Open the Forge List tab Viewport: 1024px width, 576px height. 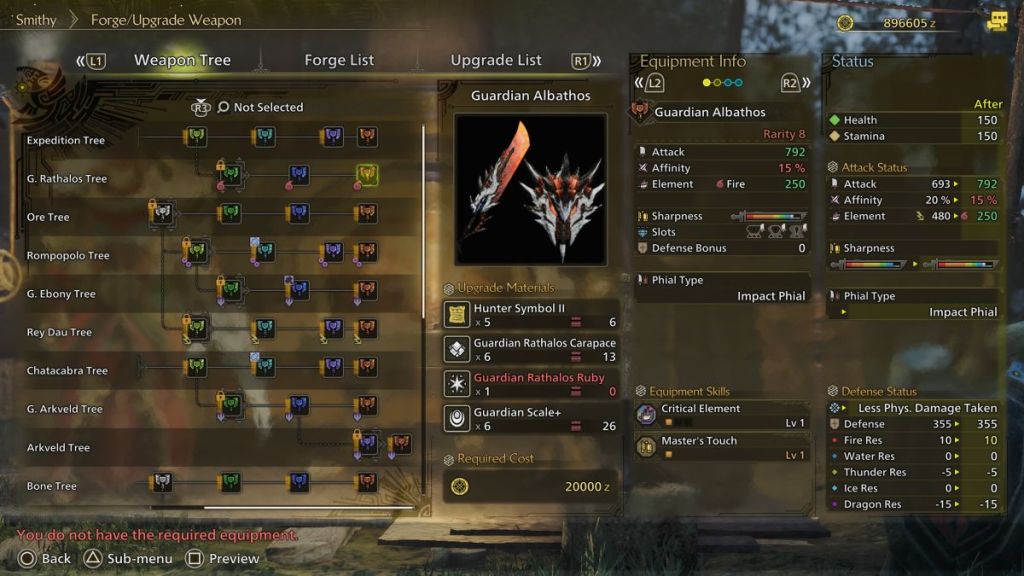click(x=339, y=60)
